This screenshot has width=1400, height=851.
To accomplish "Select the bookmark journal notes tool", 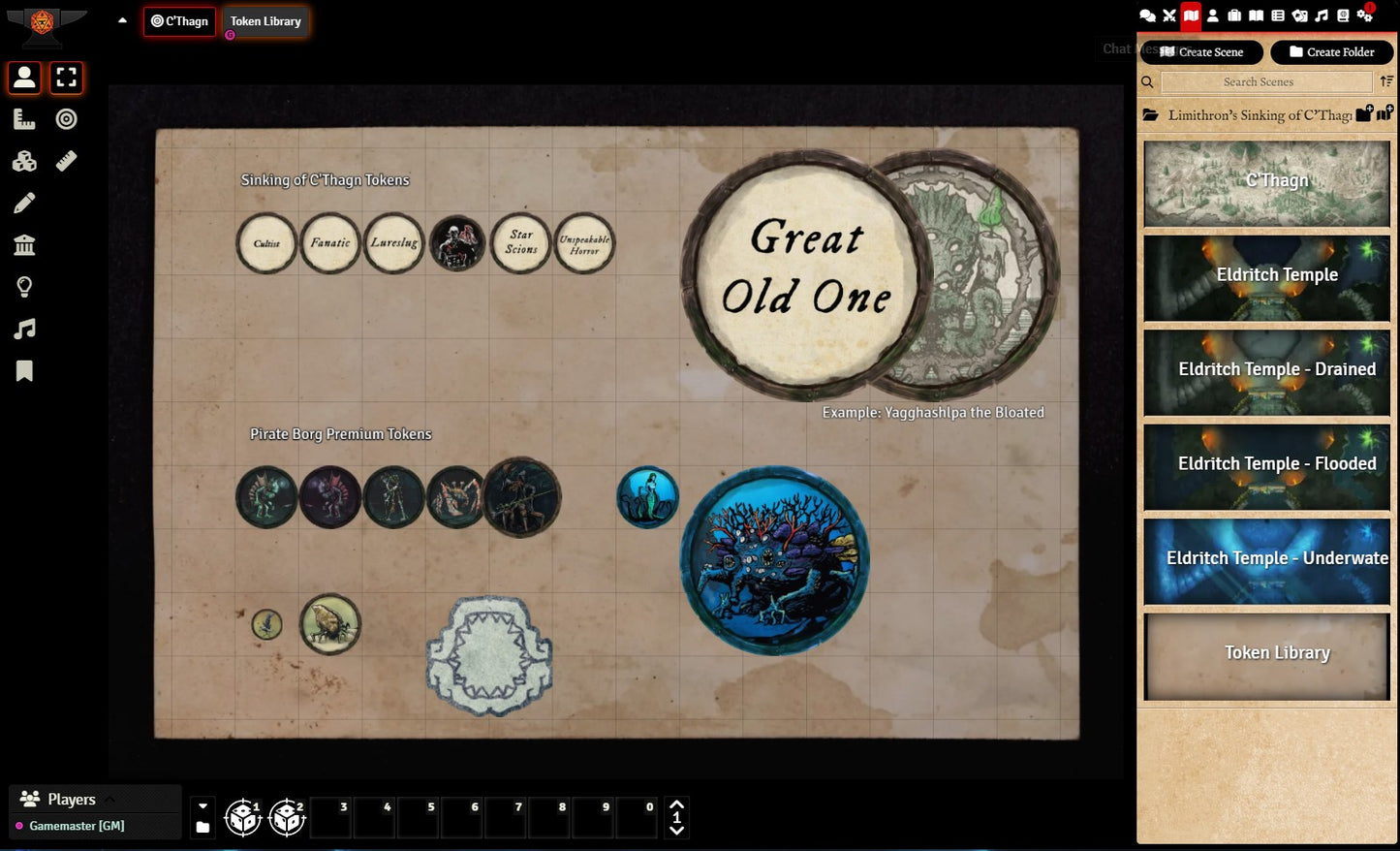I will (x=24, y=371).
